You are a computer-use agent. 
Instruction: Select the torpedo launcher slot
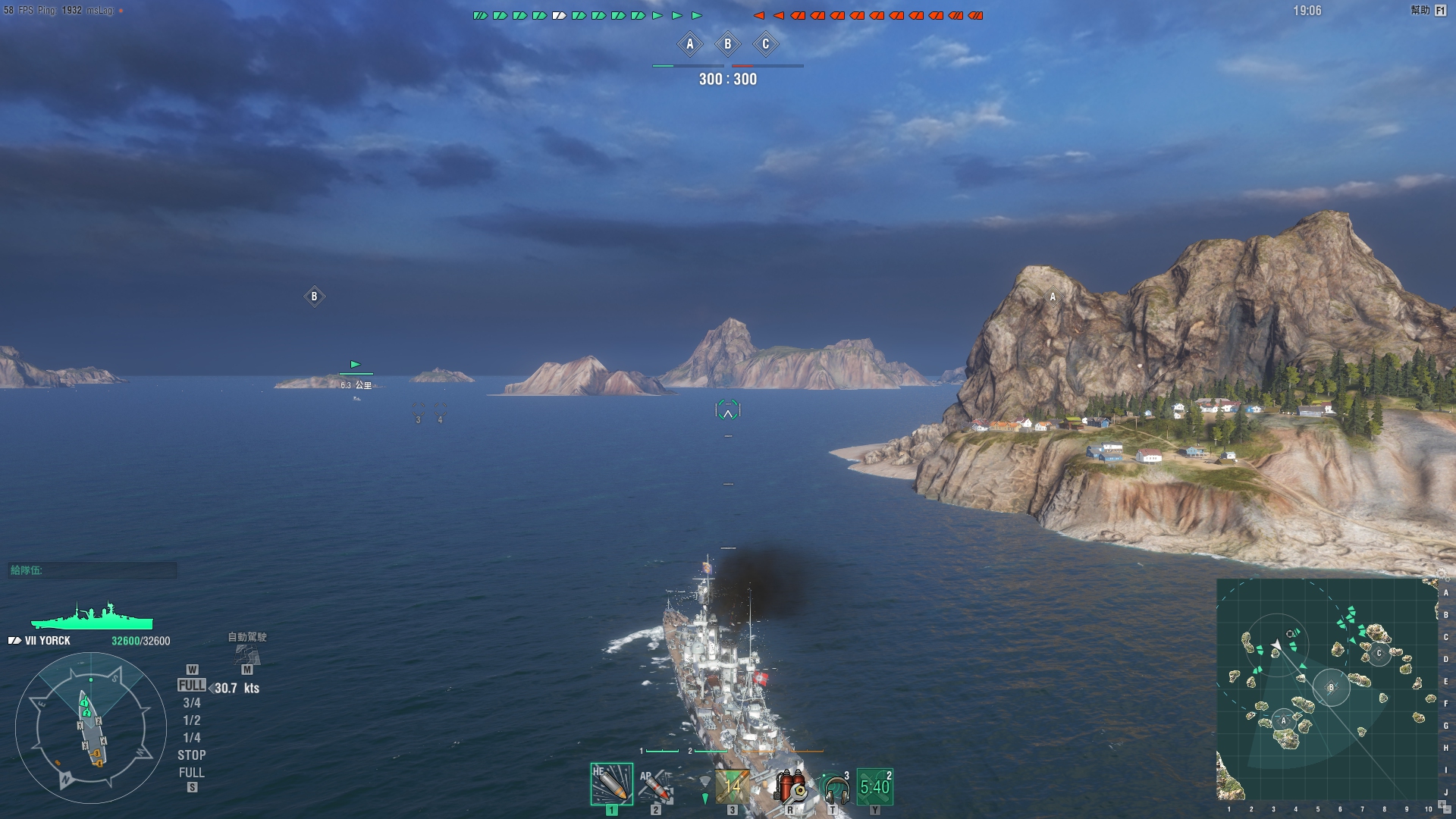click(732, 786)
